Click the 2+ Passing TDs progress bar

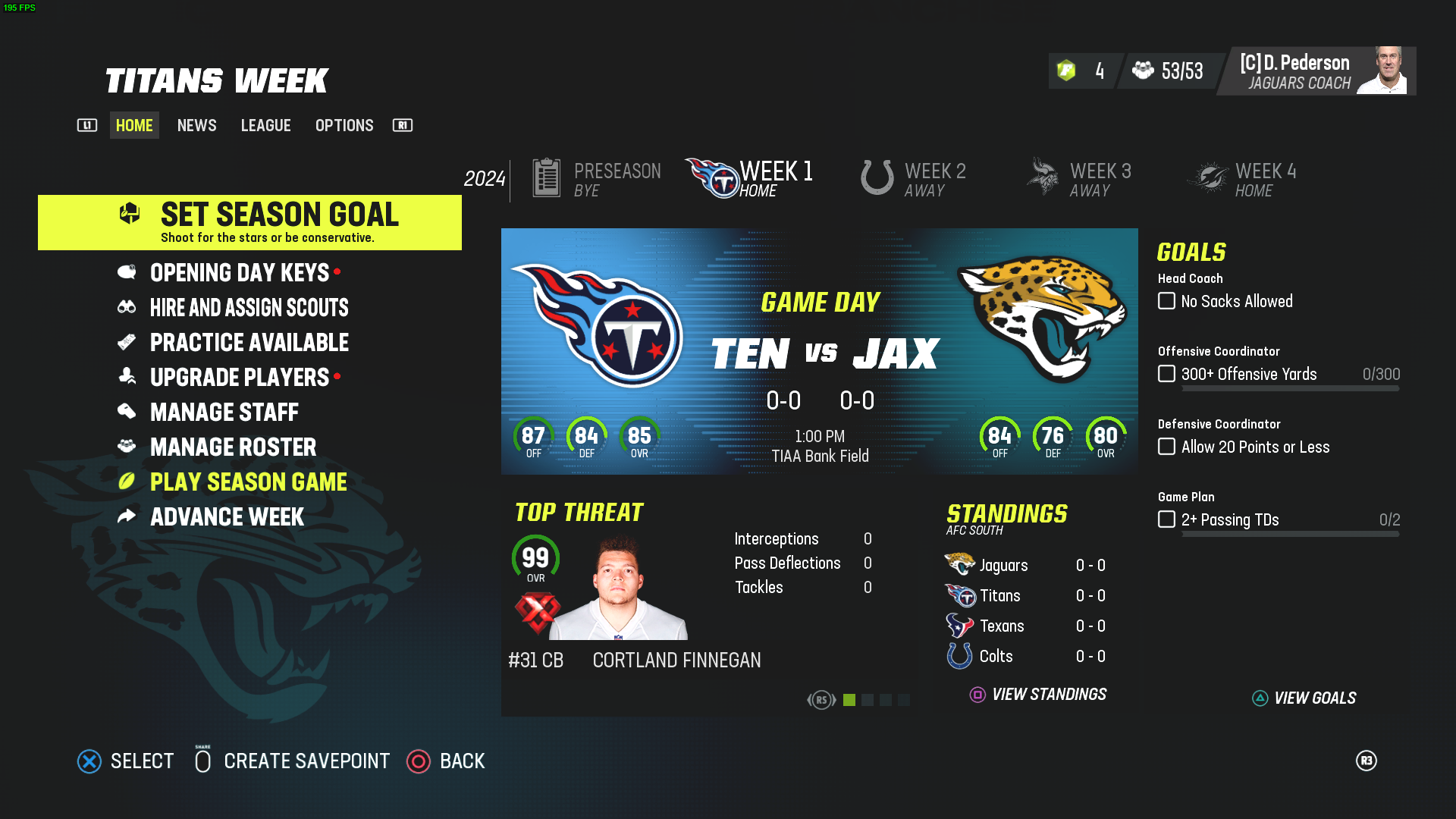[x=1289, y=533]
